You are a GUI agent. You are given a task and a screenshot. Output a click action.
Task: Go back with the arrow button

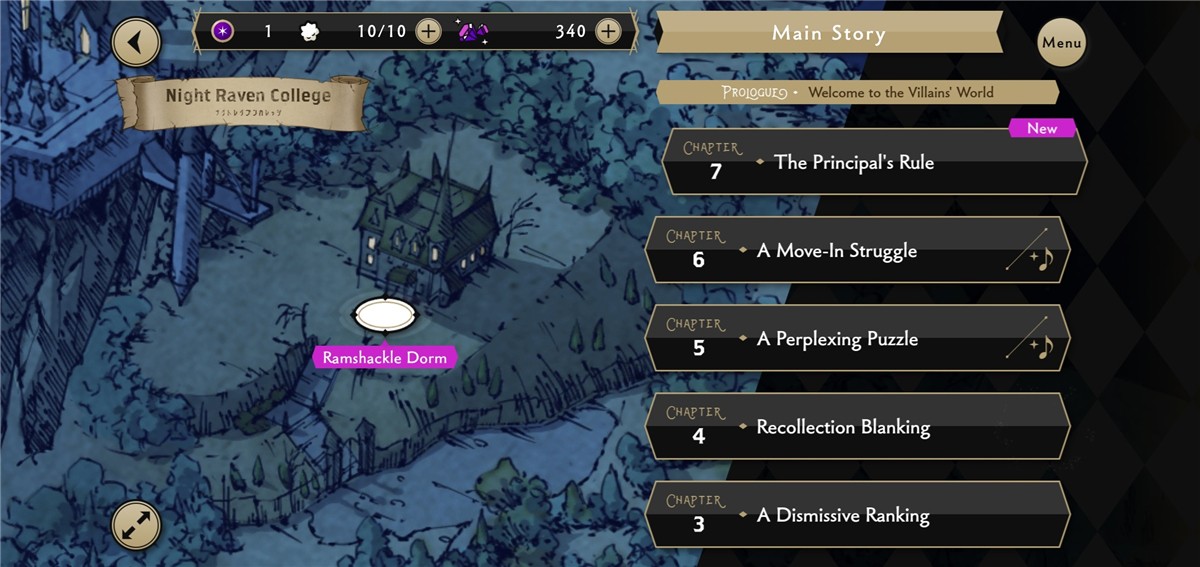(136, 43)
